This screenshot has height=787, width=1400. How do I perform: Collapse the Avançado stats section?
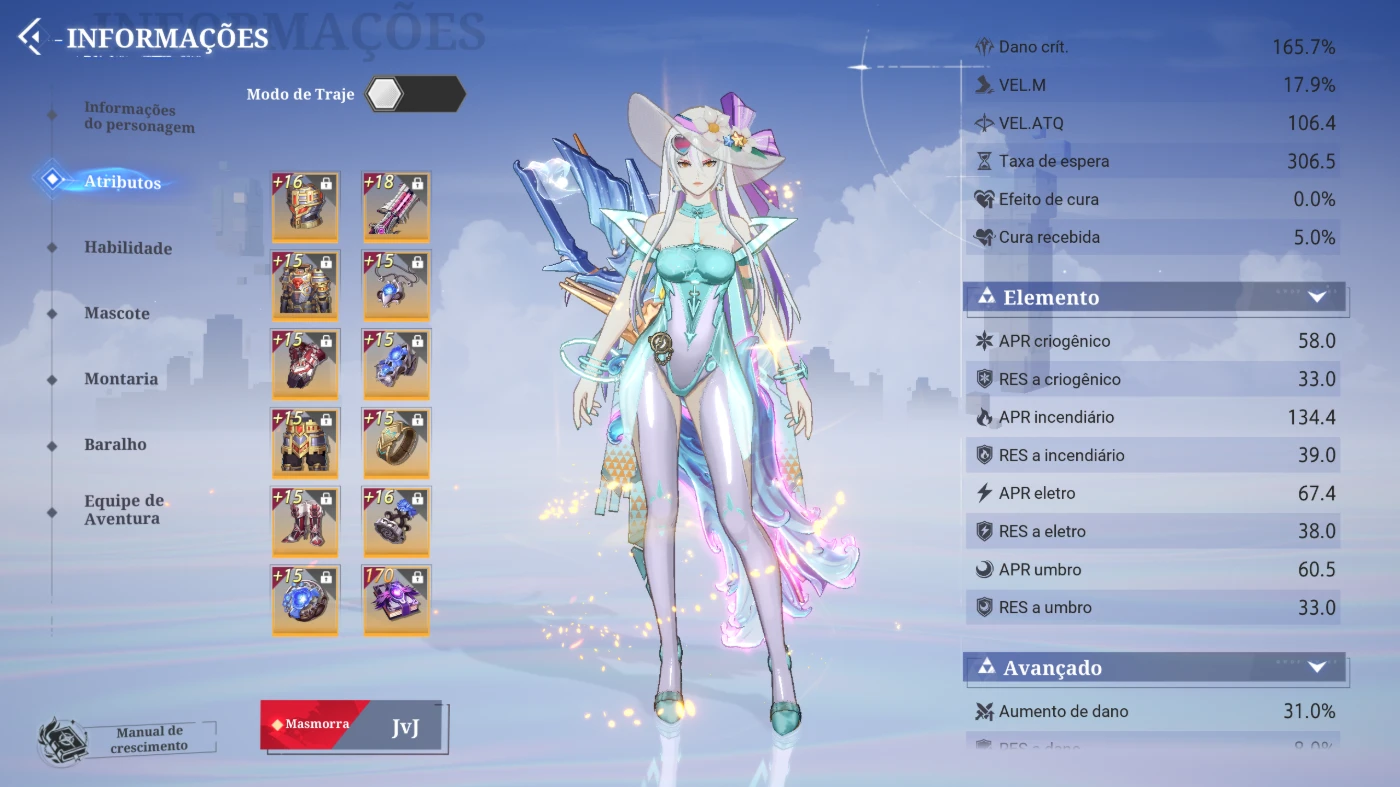click(x=1316, y=667)
